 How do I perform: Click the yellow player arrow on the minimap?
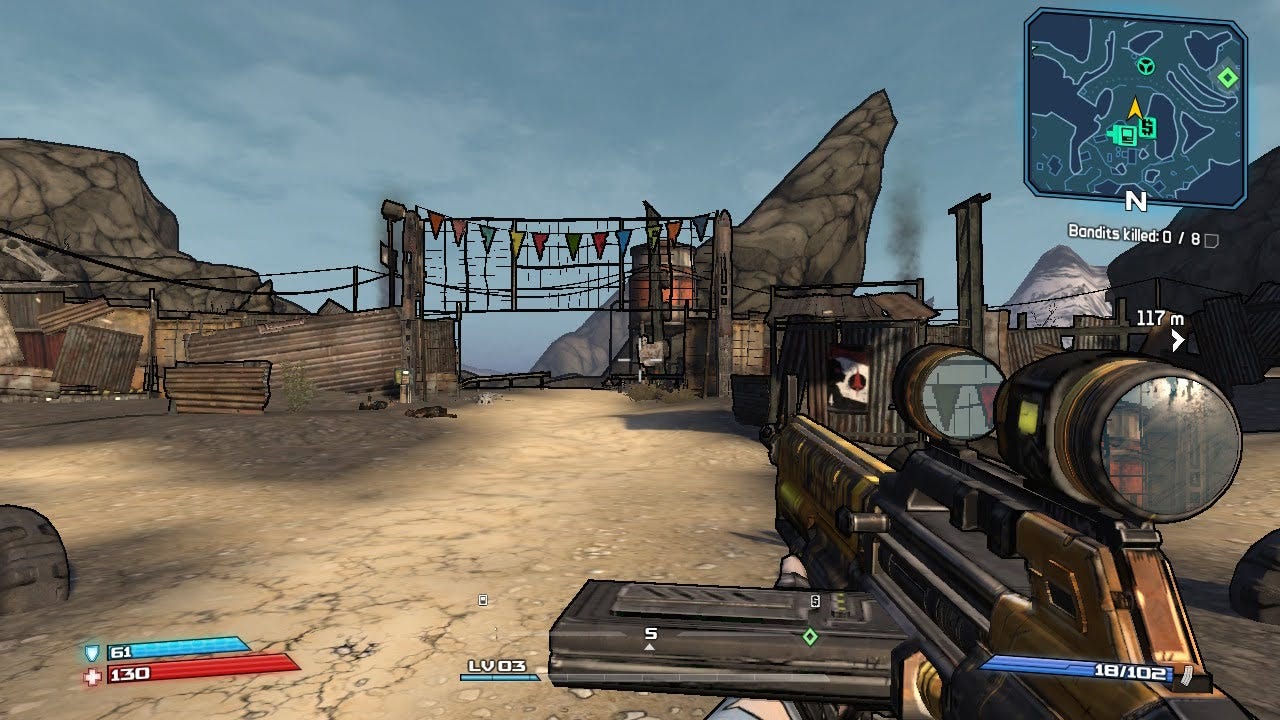[x=1136, y=107]
